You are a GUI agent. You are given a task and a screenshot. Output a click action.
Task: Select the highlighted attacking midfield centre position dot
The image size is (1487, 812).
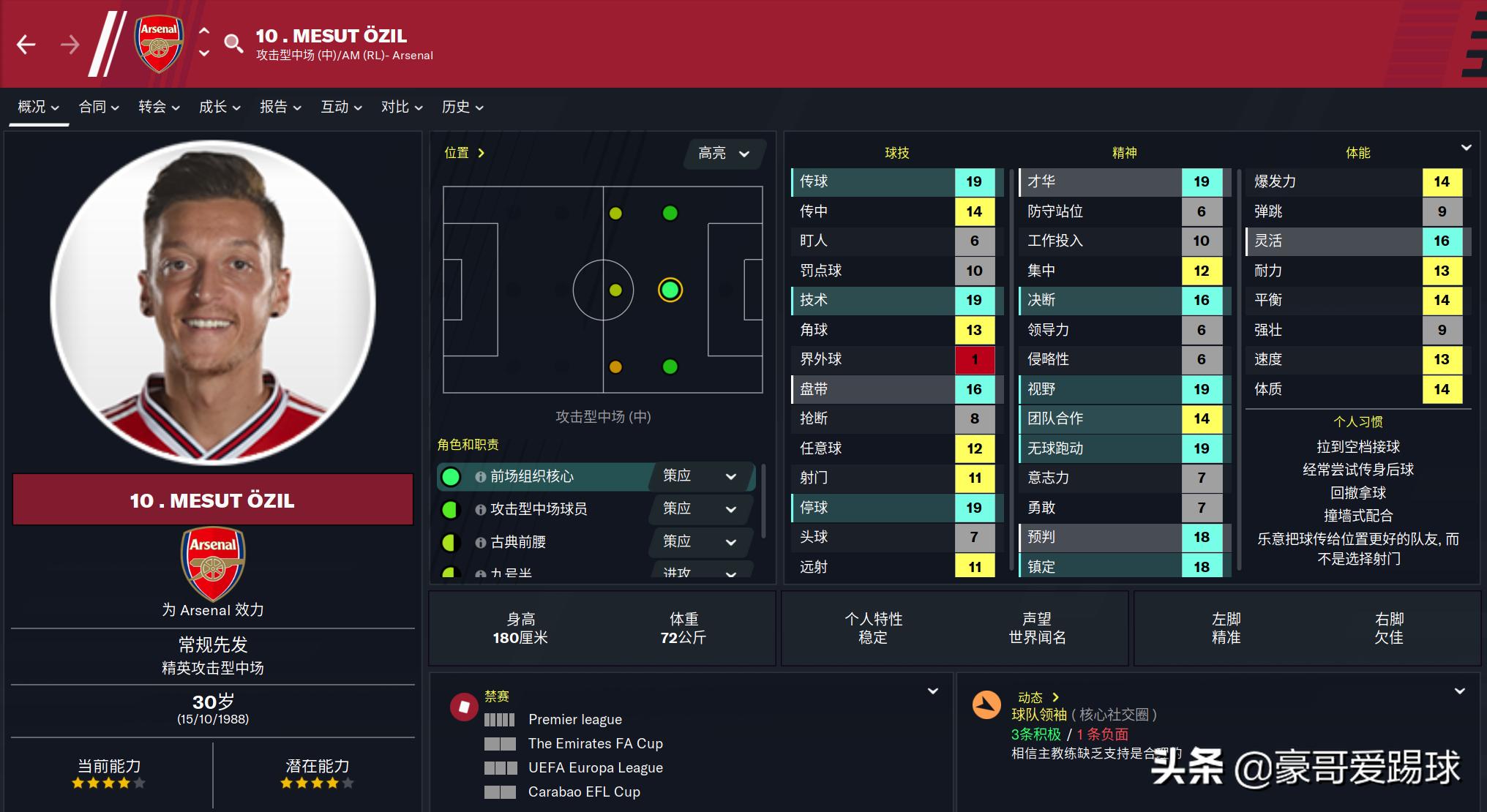click(x=670, y=290)
